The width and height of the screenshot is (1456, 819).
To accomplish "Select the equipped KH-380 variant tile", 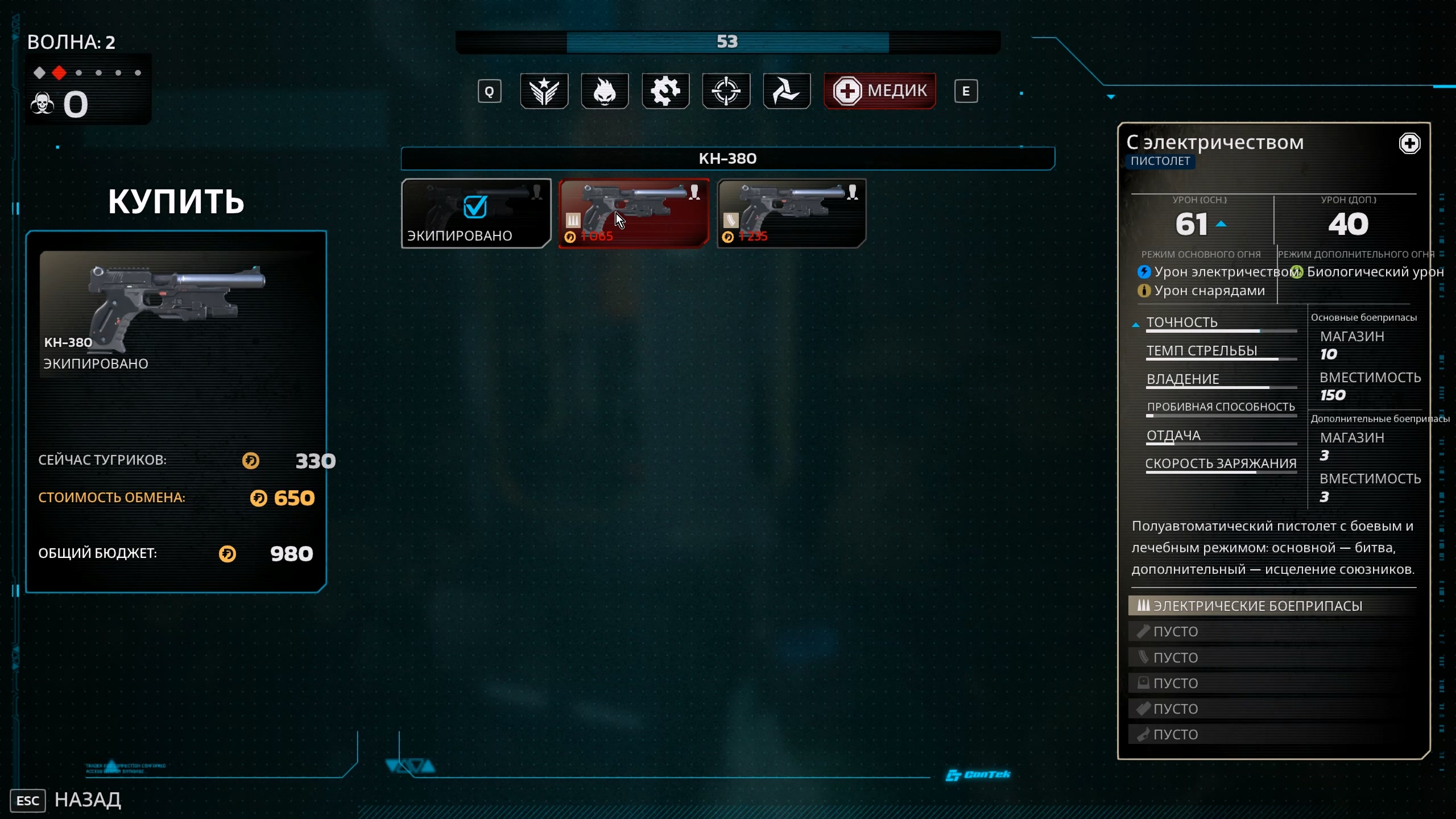I will pyautogui.click(x=476, y=213).
